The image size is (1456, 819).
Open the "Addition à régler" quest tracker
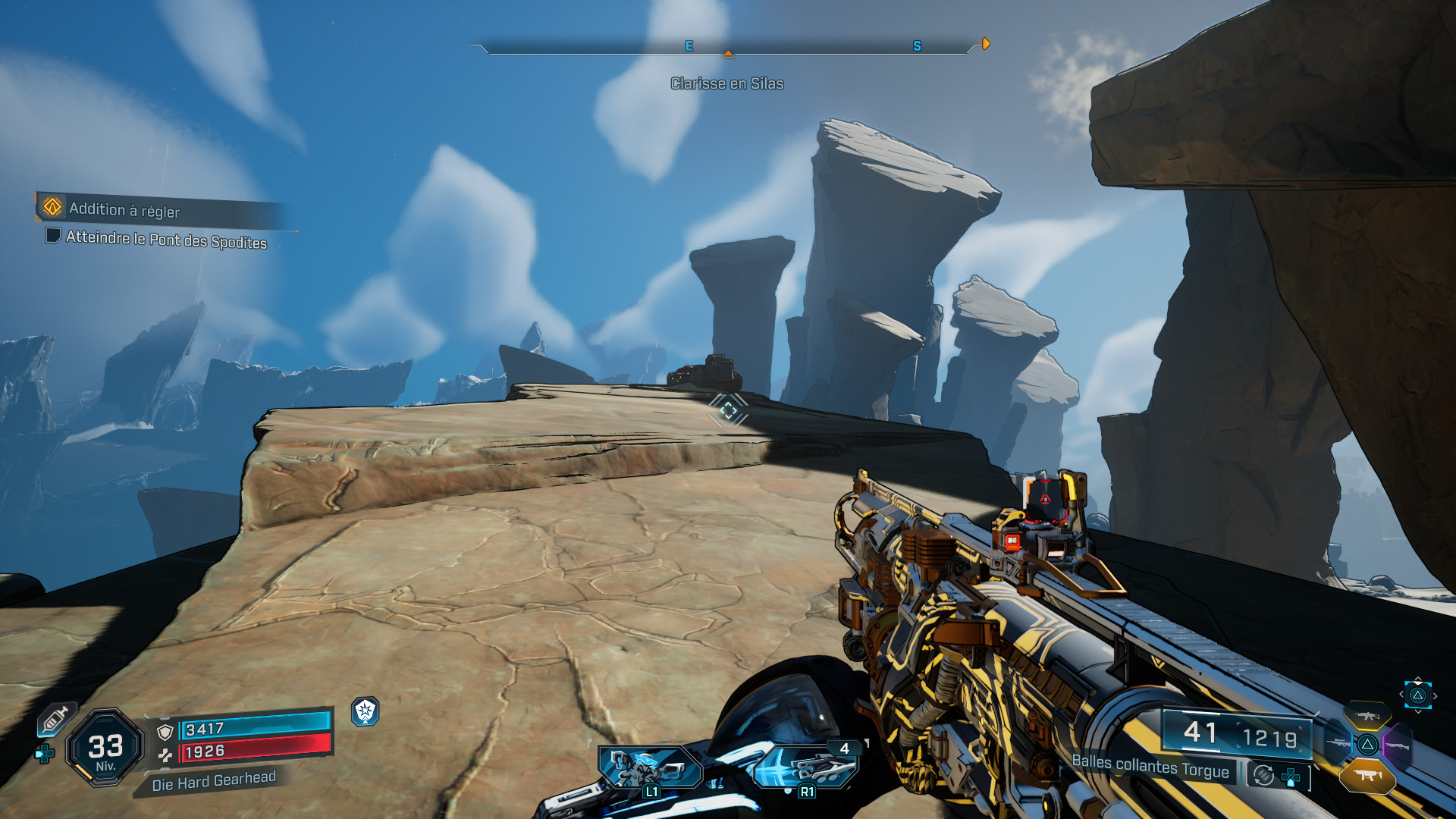(125, 209)
